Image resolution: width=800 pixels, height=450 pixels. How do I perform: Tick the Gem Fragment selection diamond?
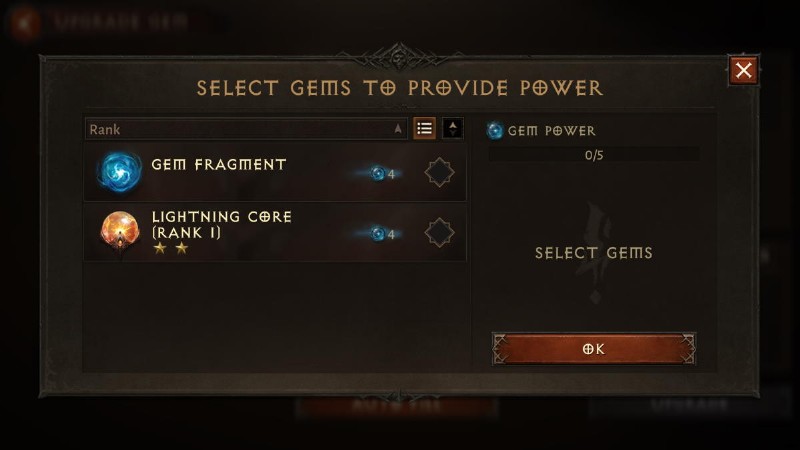[439, 173]
